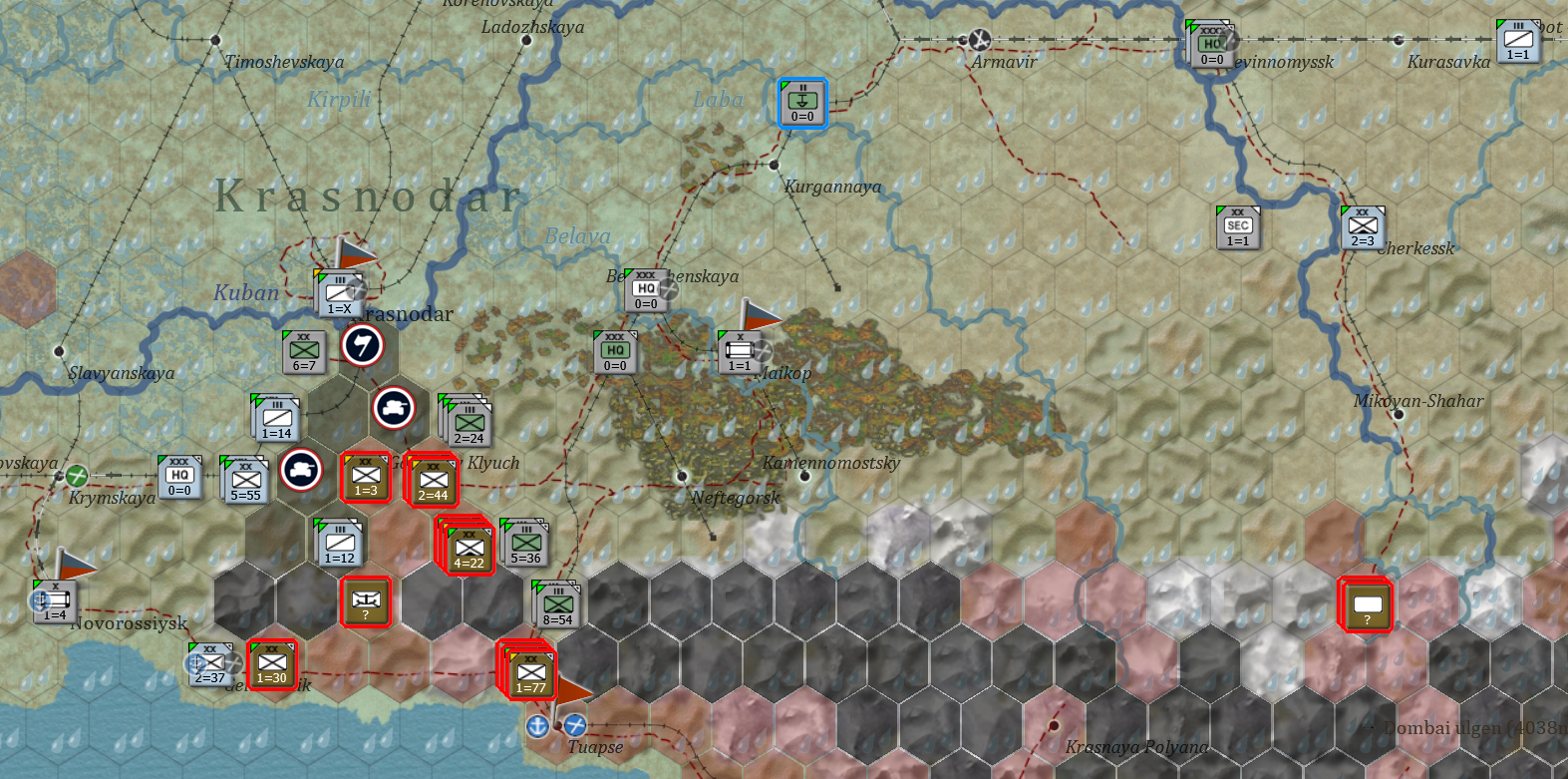Select the armored recon unit at Maikop
The width and height of the screenshot is (1568, 779).
(739, 351)
